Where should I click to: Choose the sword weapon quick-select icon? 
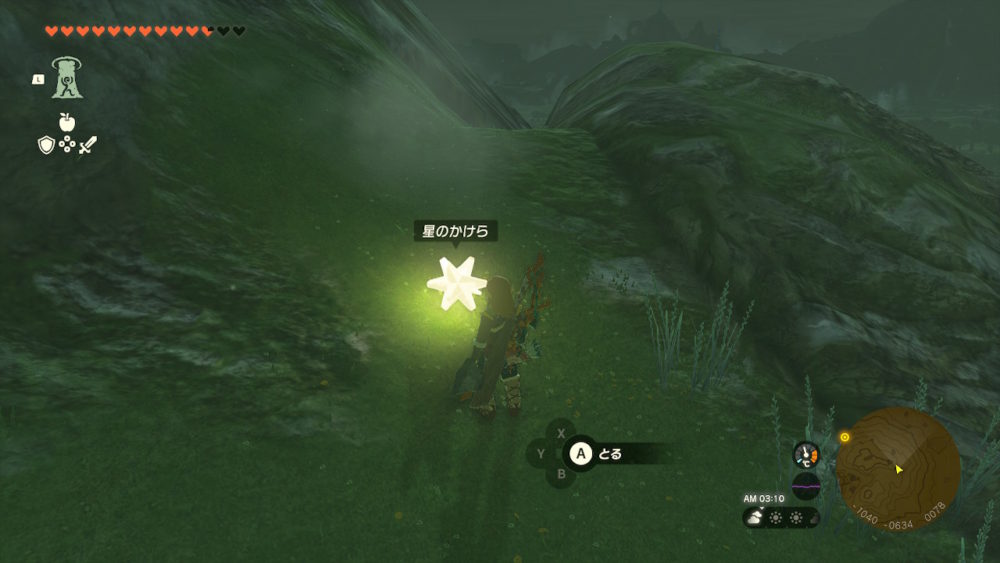(x=88, y=146)
